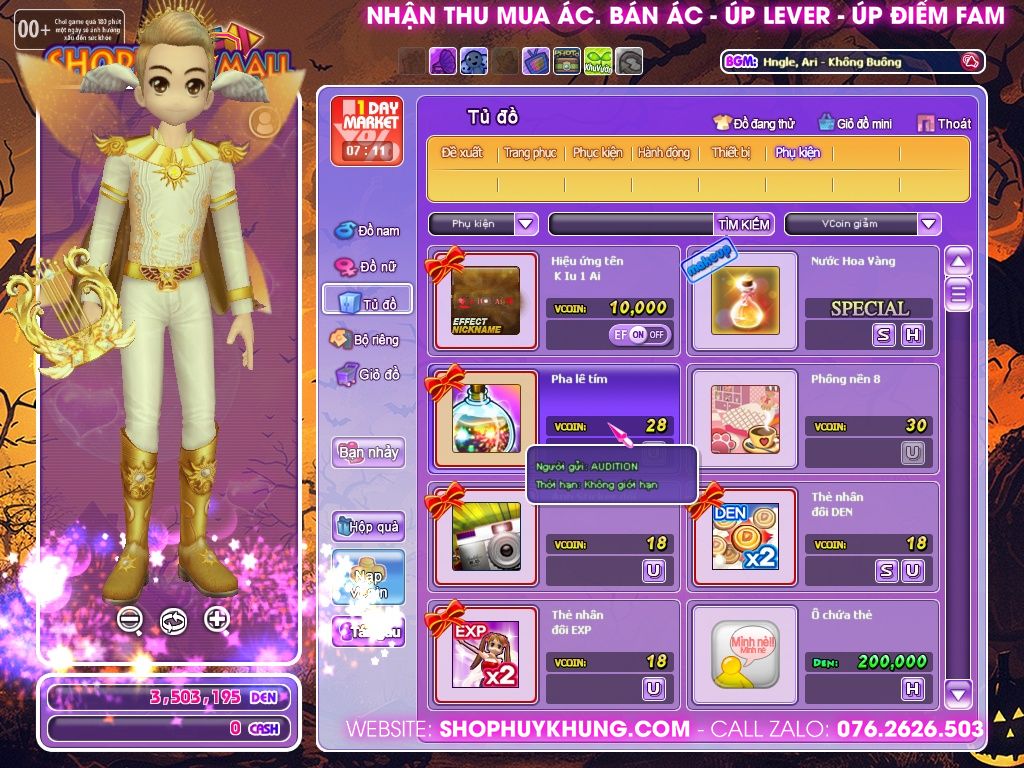Select the Hành động tab
This screenshot has width=1024, height=768.
[664, 153]
